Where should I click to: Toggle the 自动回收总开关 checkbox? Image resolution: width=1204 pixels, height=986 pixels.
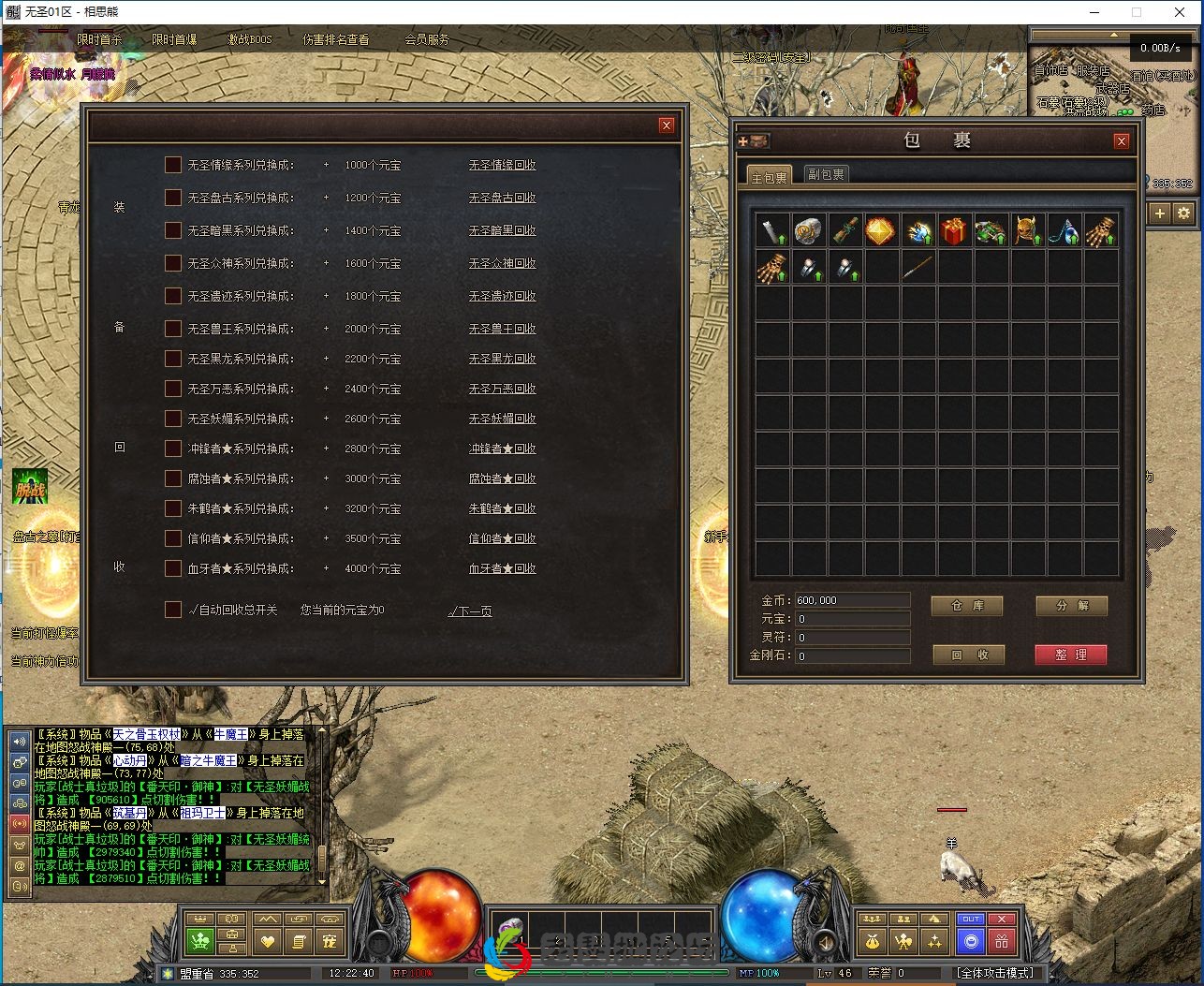(x=172, y=610)
